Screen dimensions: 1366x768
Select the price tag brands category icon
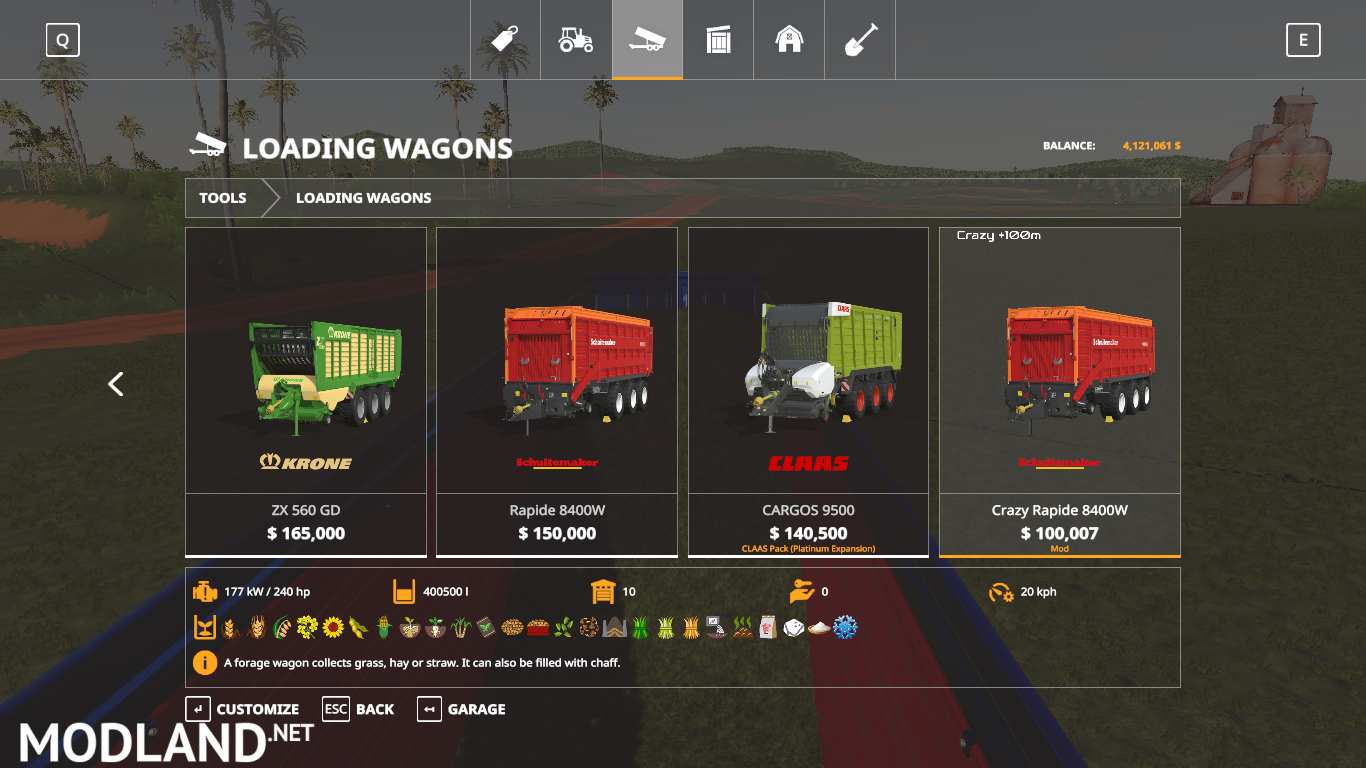tap(505, 39)
